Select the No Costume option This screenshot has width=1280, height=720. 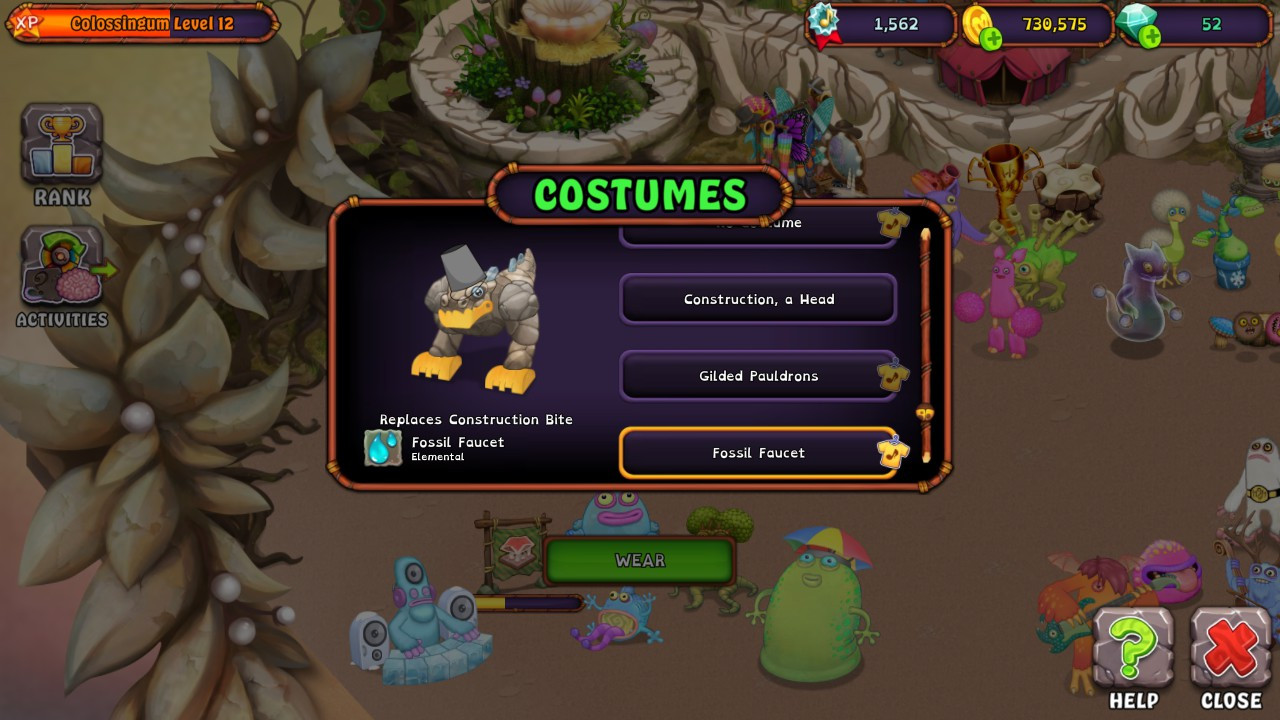coord(757,227)
